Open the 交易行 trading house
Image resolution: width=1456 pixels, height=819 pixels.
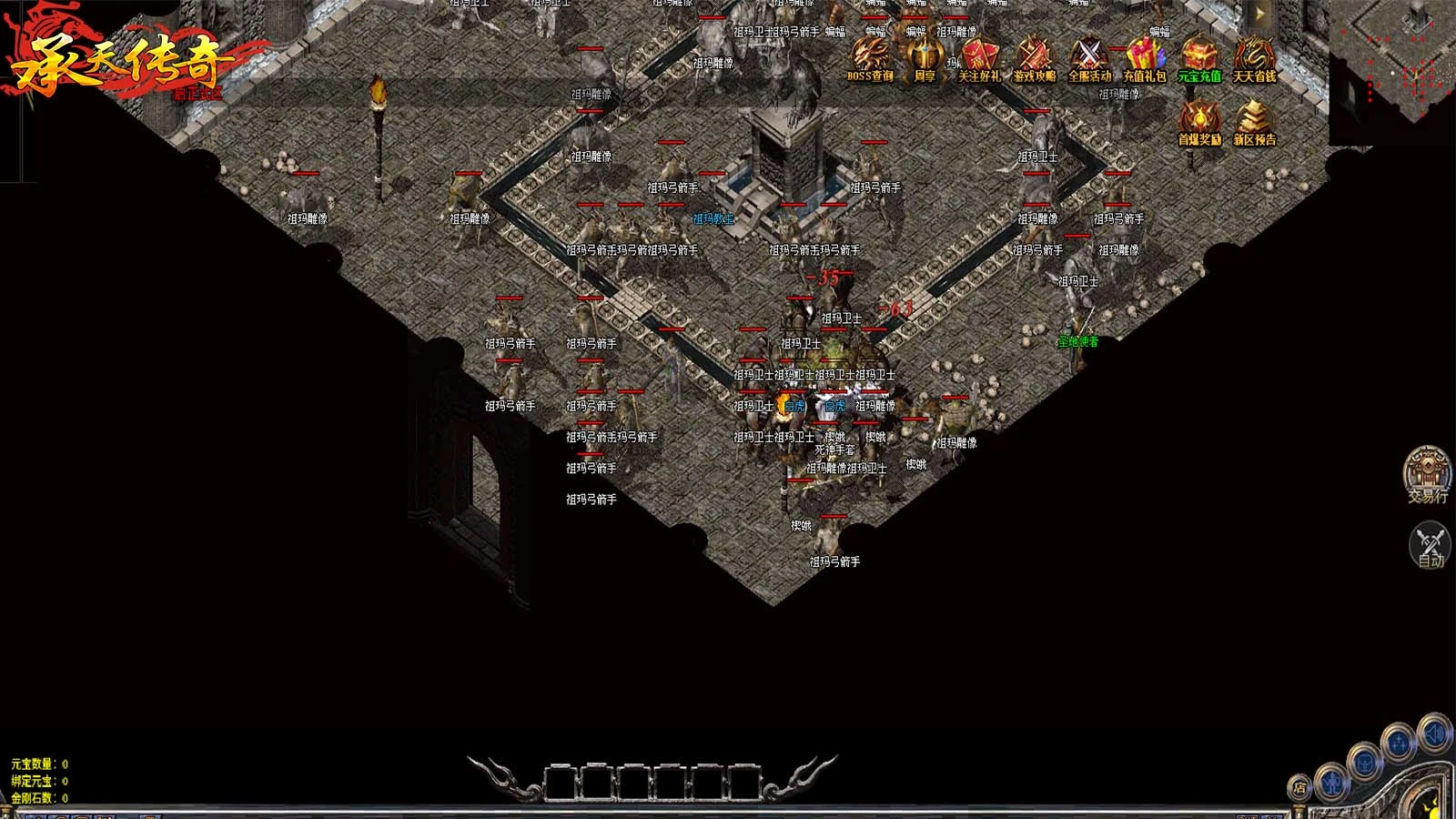coord(1427,473)
